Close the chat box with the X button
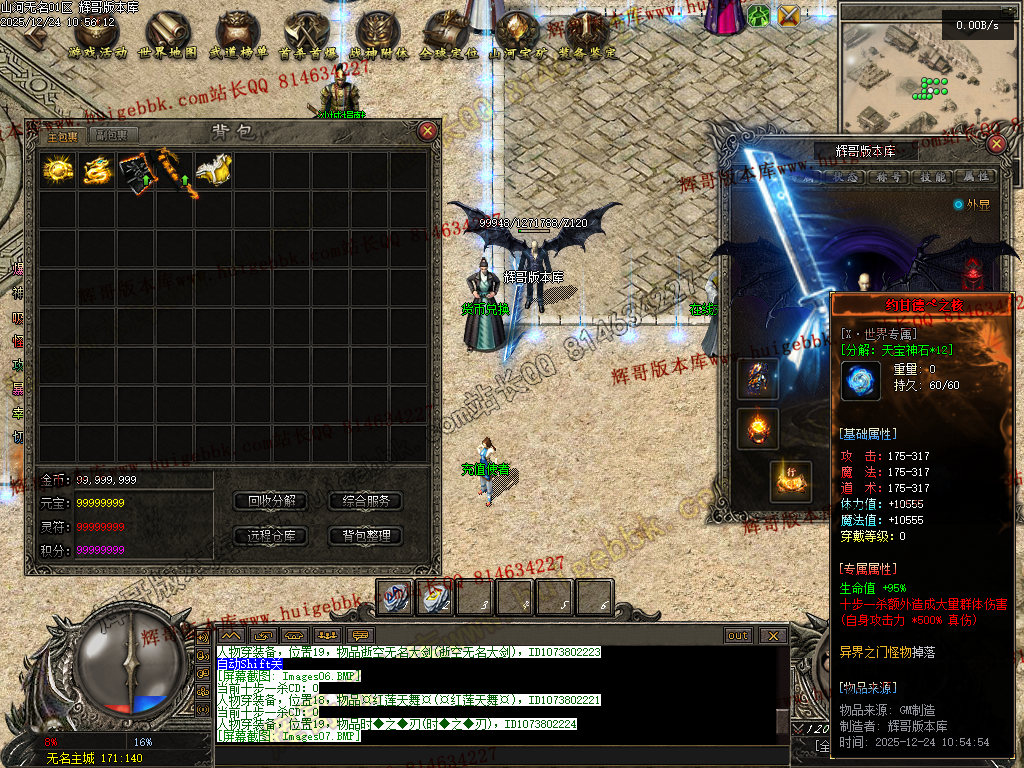1024x768 pixels. [x=772, y=635]
